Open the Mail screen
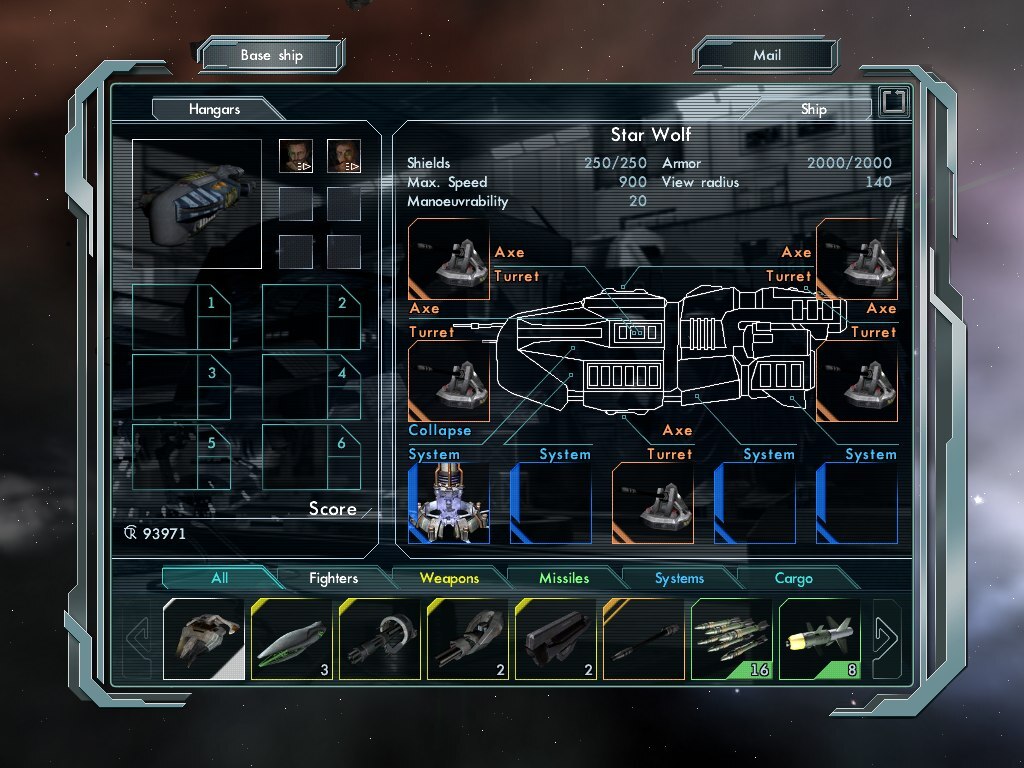This screenshot has width=1024, height=768. click(x=766, y=56)
